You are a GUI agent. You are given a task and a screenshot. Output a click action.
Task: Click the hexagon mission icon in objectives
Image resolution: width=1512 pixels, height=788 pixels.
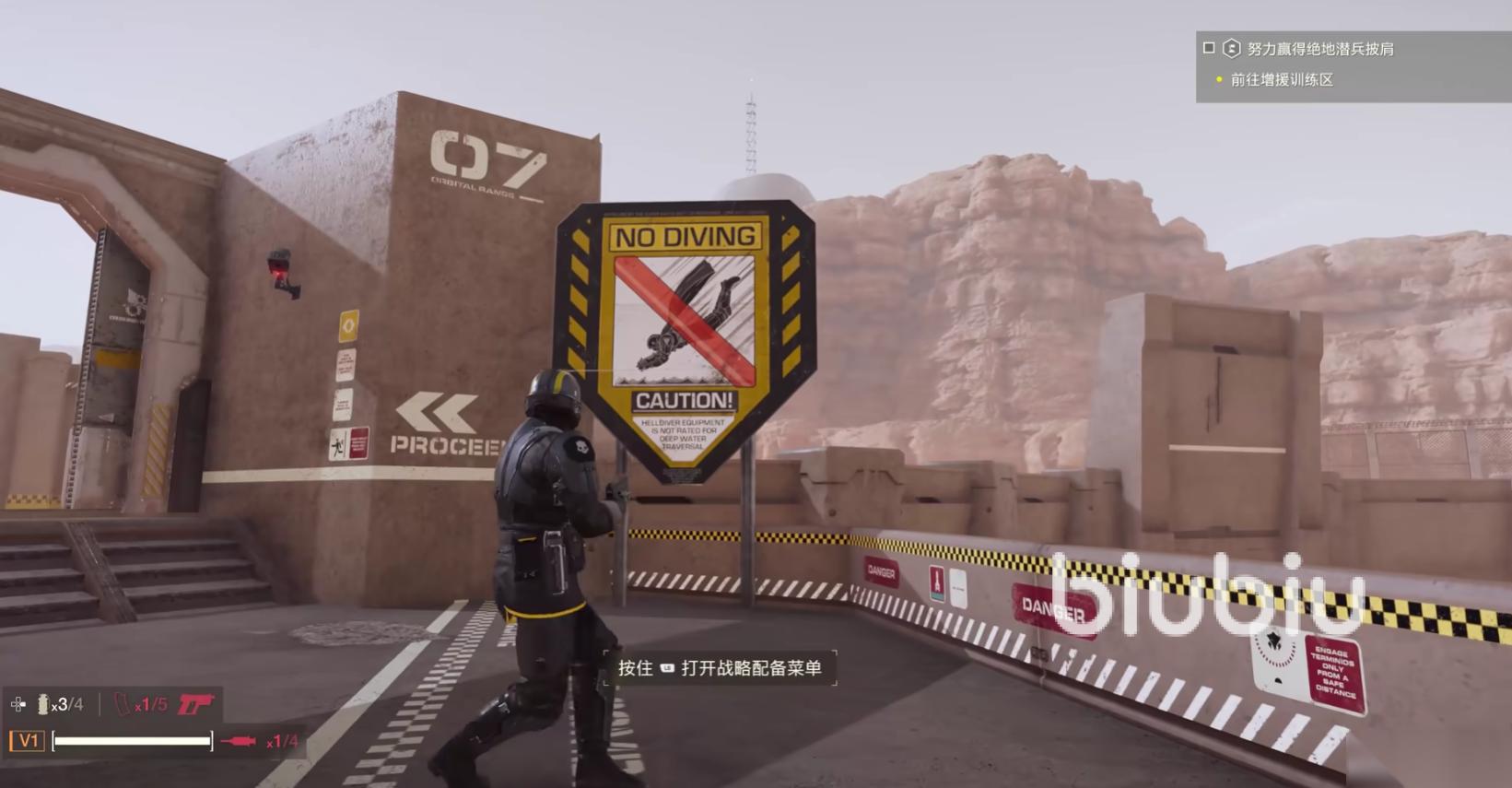1231,49
